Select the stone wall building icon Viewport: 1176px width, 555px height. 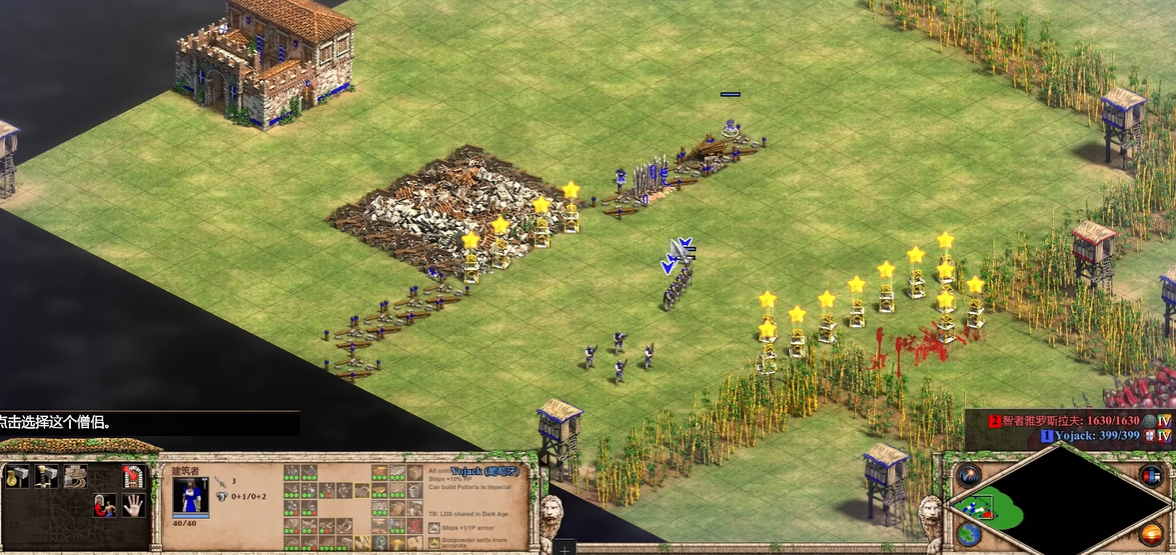pyautogui.click(x=74, y=477)
